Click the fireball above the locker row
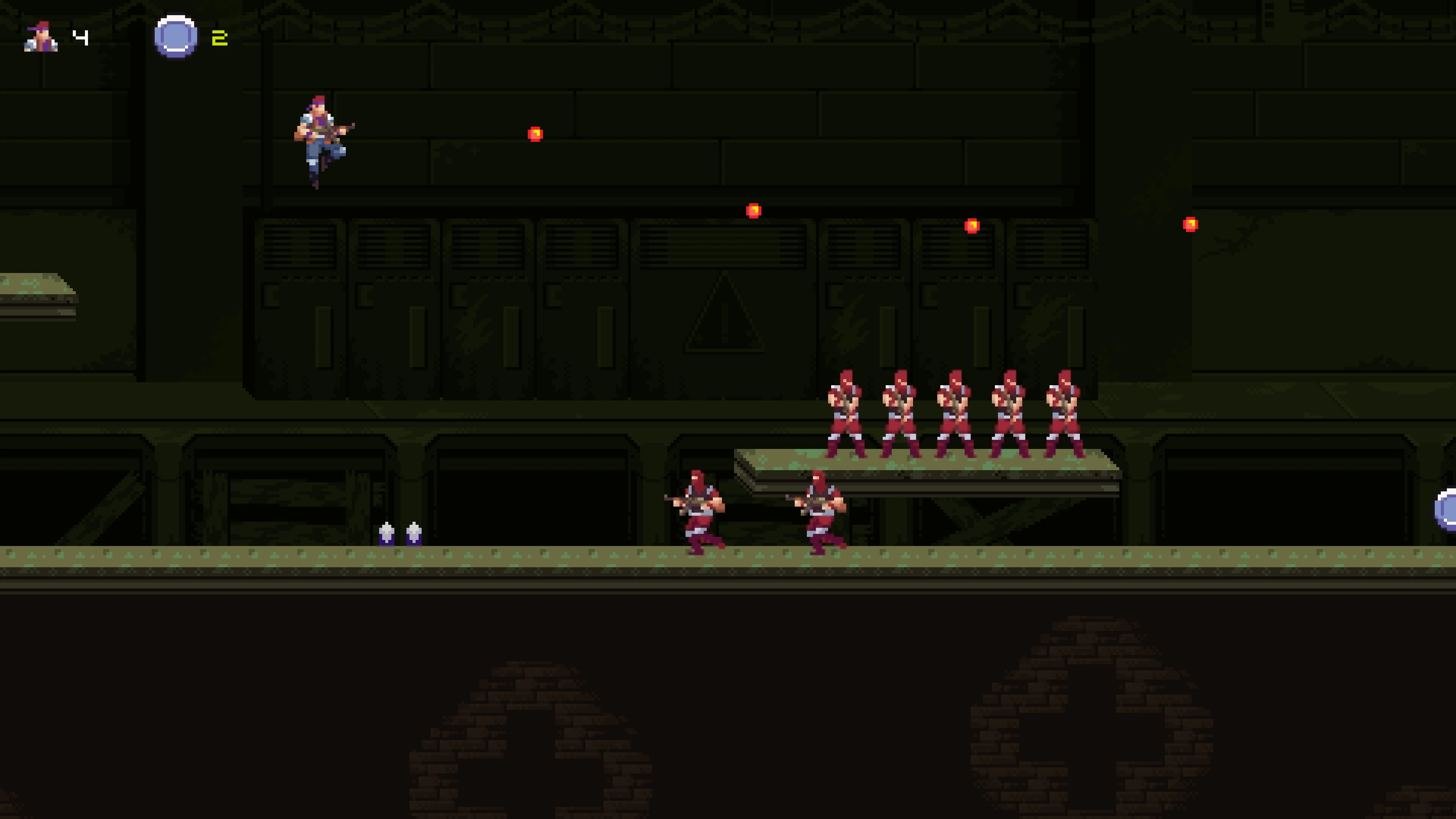The width and height of the screenshot is (1456, 819). pyautogui.click(x=754, y=210)
